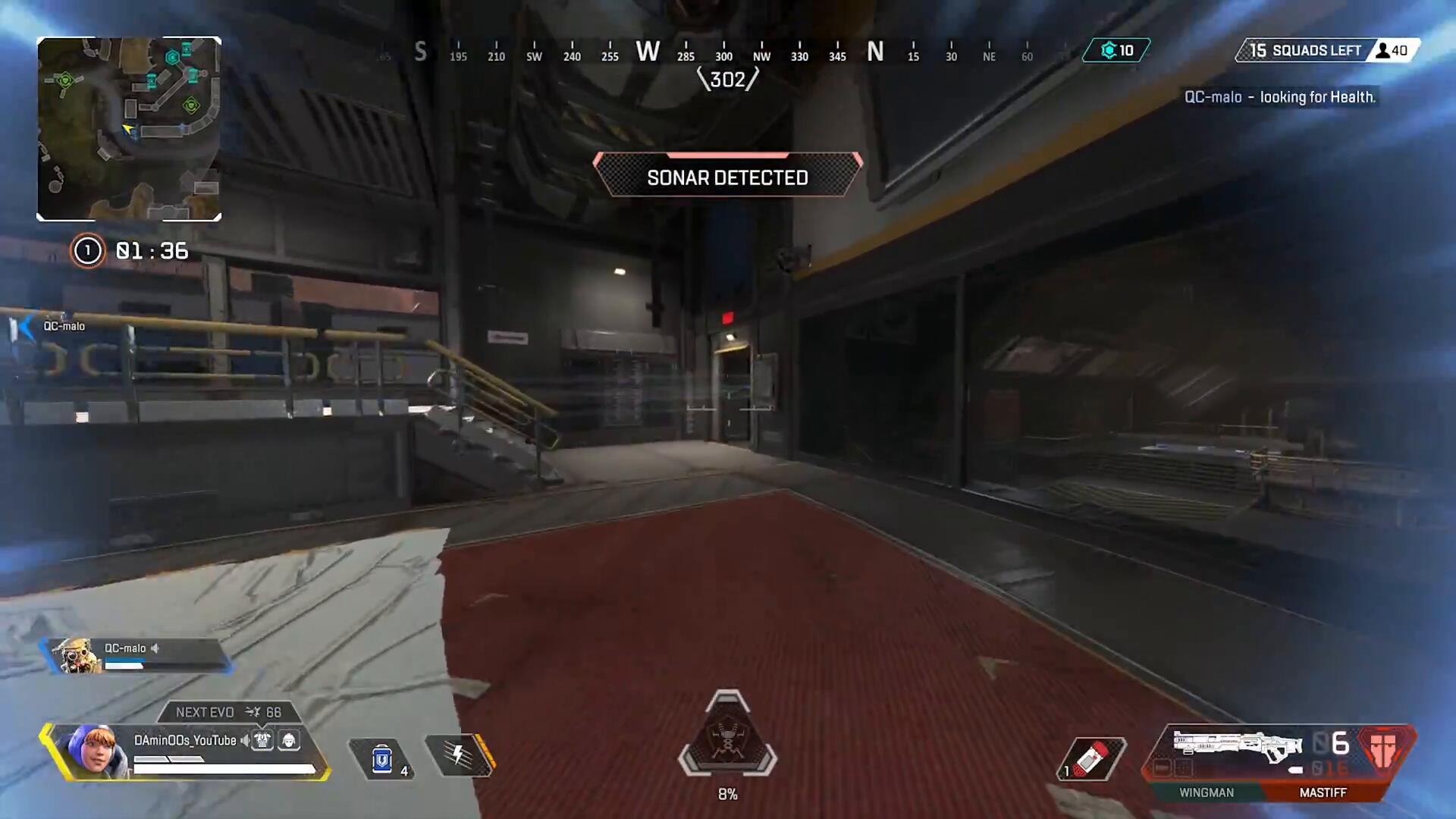Activate the lightning tactical ability

(459, 755)
